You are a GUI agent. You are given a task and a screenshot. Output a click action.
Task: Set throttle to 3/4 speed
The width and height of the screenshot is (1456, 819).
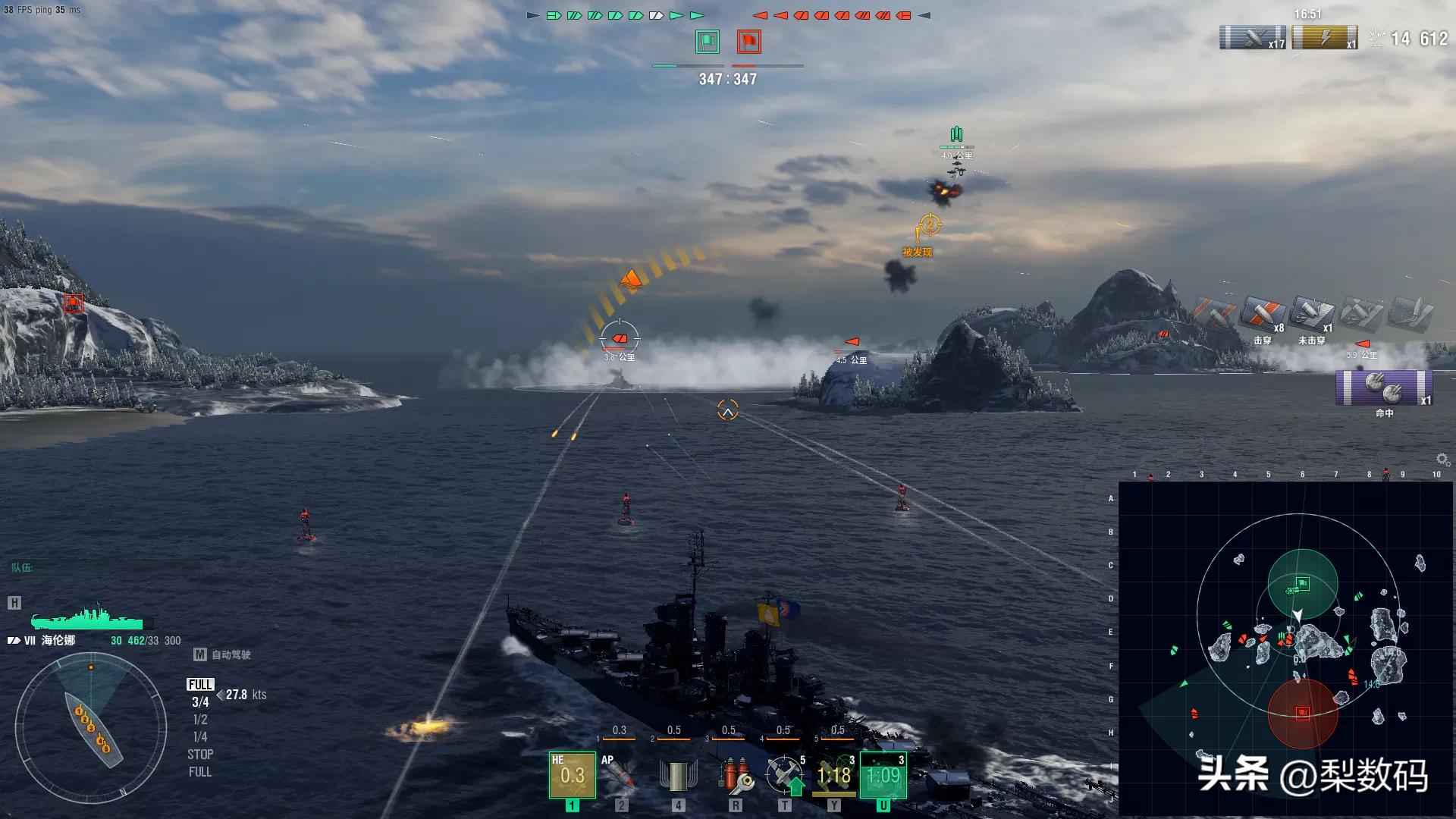200,702
